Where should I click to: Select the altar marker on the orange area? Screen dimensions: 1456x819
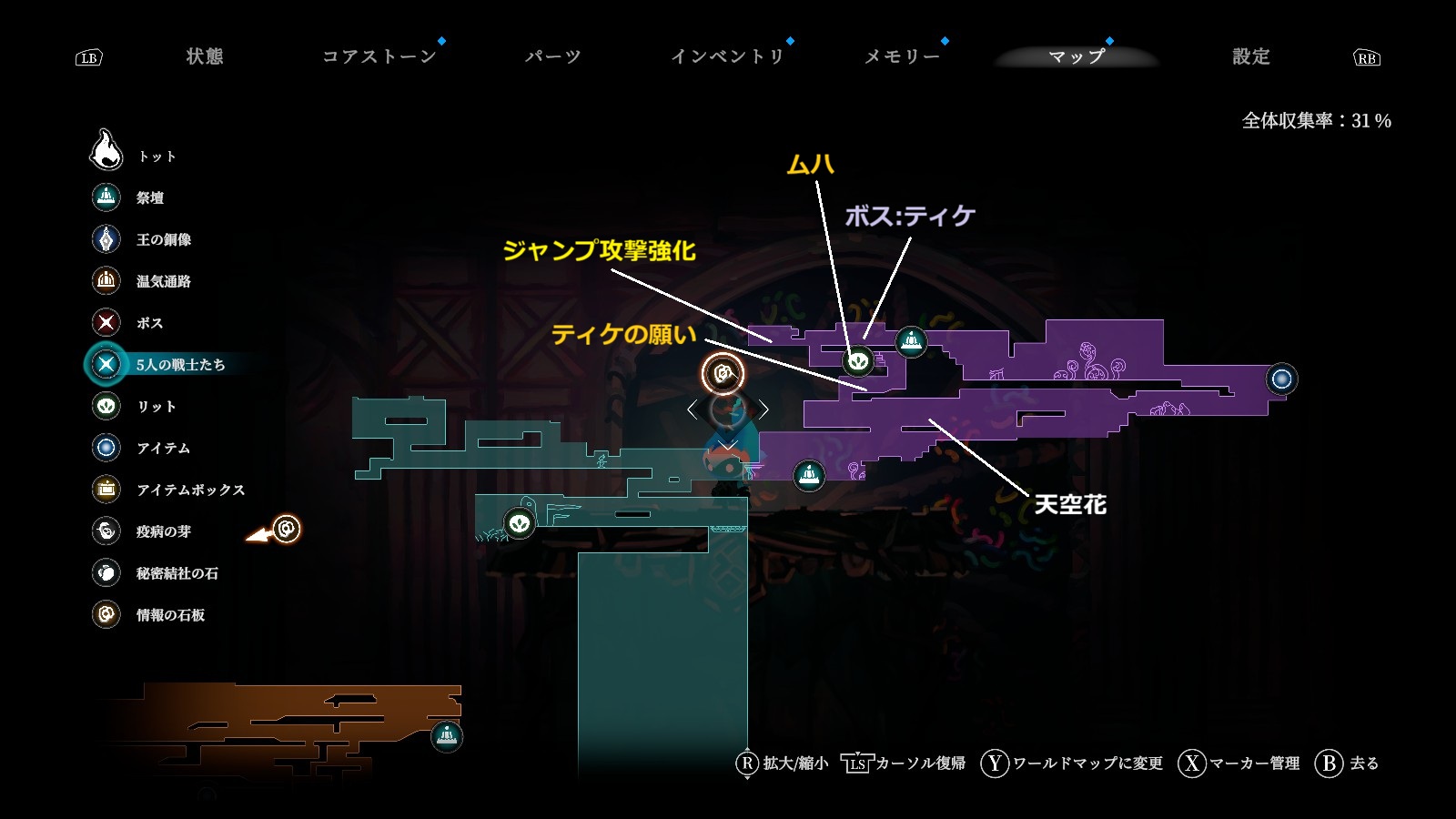pos(446,735)
